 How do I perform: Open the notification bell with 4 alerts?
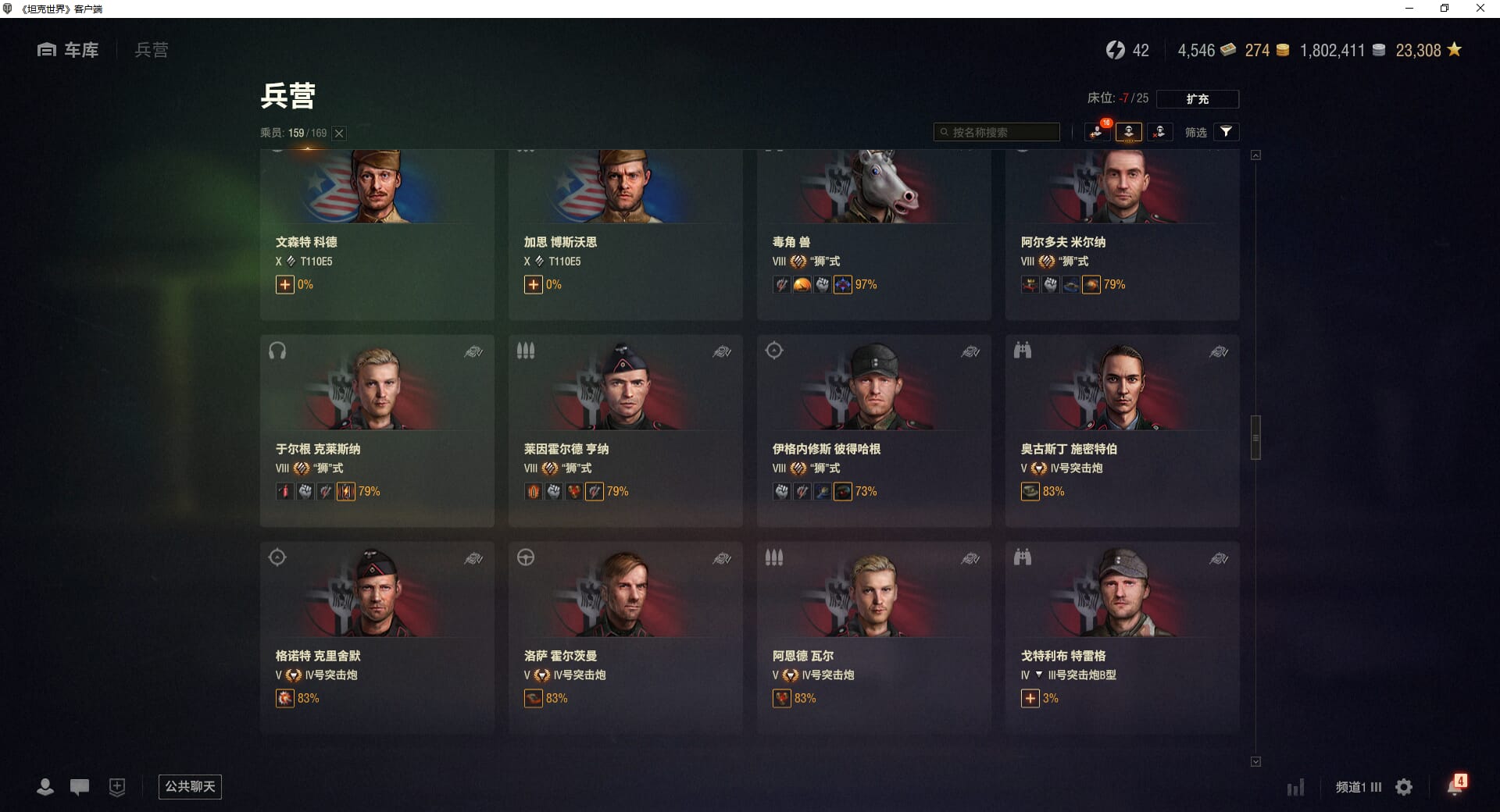coord(1455,786)
